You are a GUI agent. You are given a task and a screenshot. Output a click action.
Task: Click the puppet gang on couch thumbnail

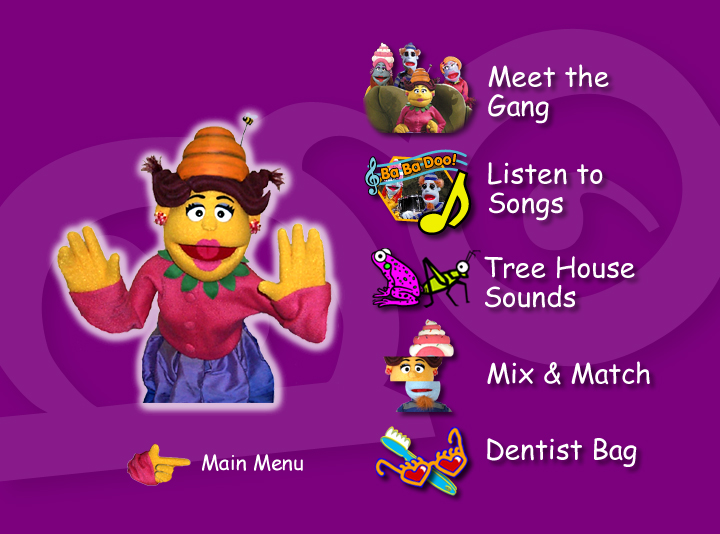click(417, 90)
